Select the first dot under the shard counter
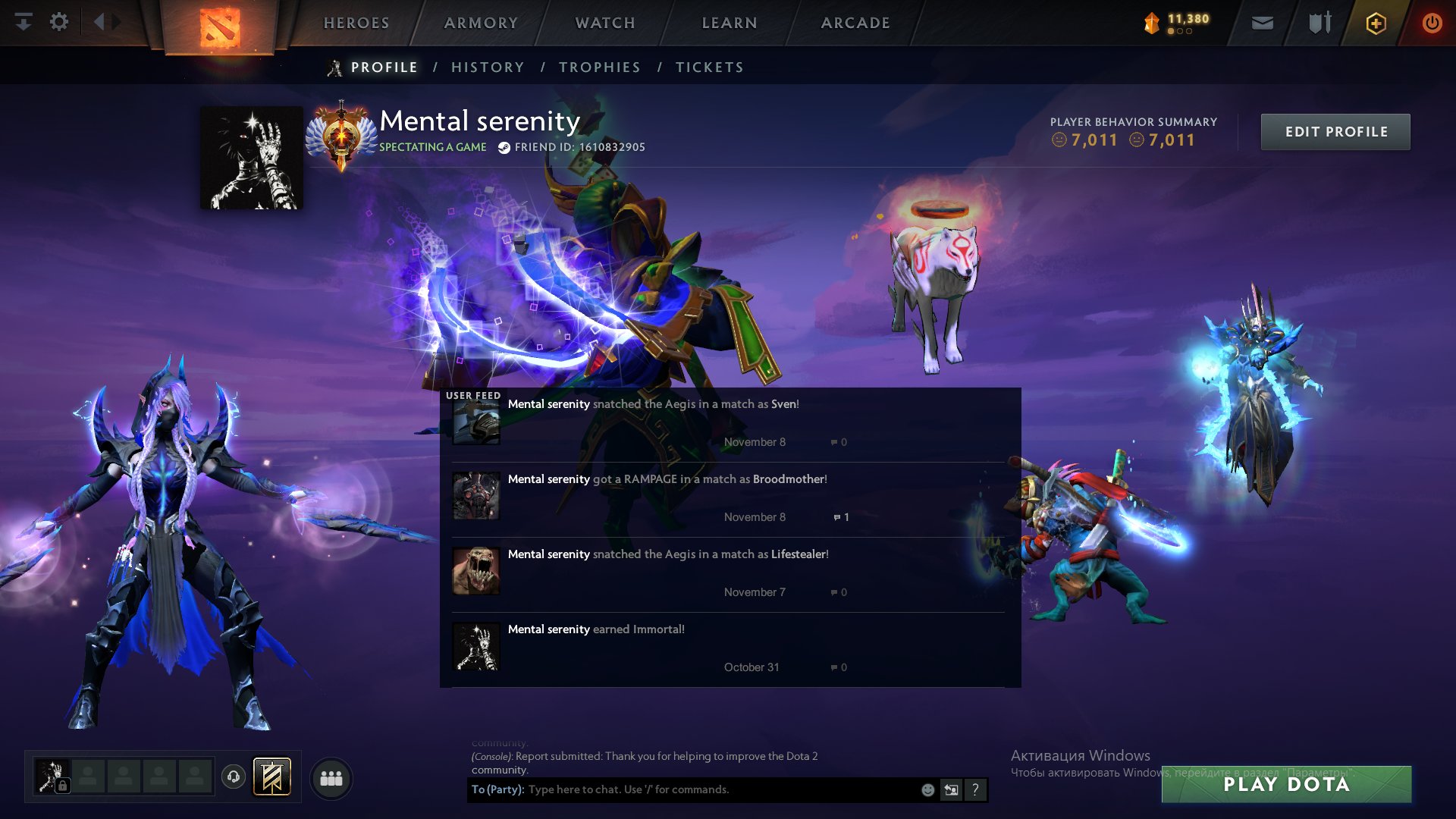Screen dimensions: 1456x819 point(1171,31)
